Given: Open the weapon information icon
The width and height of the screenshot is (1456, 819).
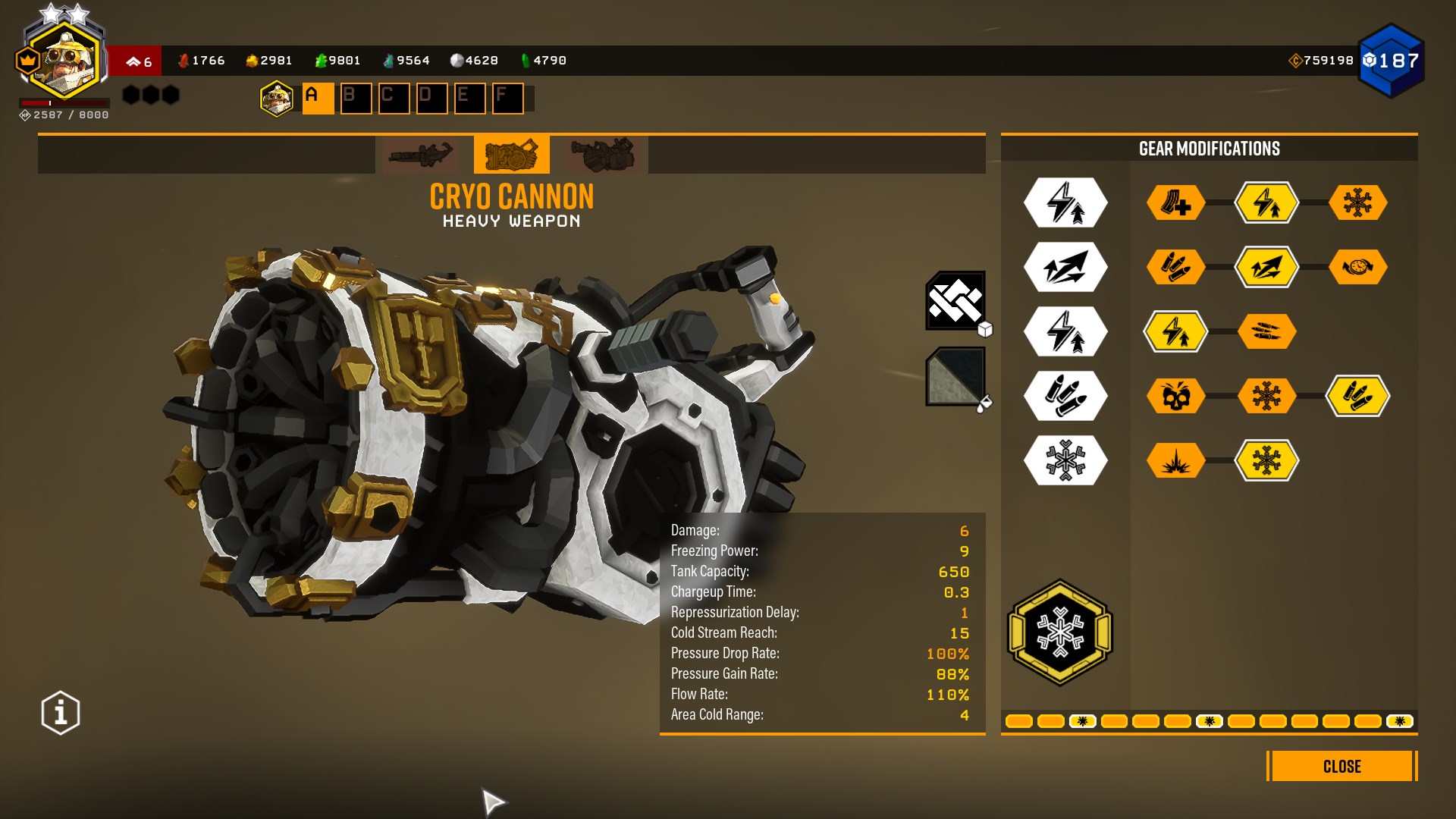Looking at the screenshot, I should pos(61,713).
